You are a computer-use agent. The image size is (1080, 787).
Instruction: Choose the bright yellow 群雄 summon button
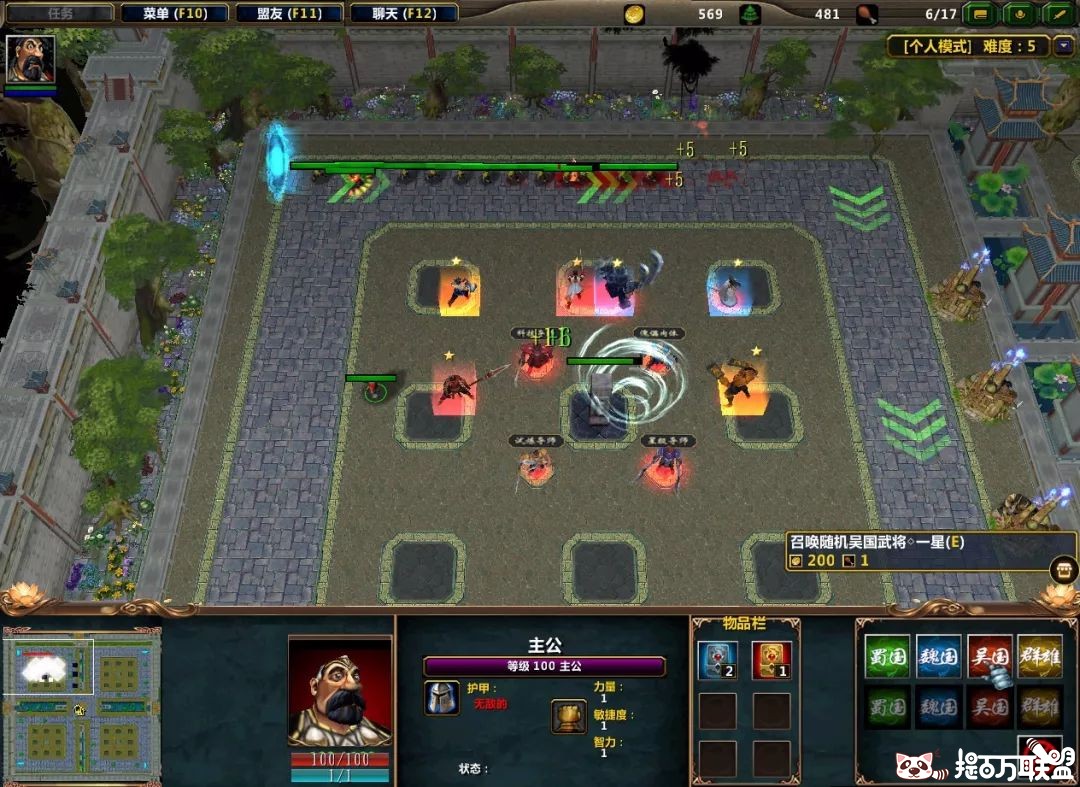tap(1040, 656)
